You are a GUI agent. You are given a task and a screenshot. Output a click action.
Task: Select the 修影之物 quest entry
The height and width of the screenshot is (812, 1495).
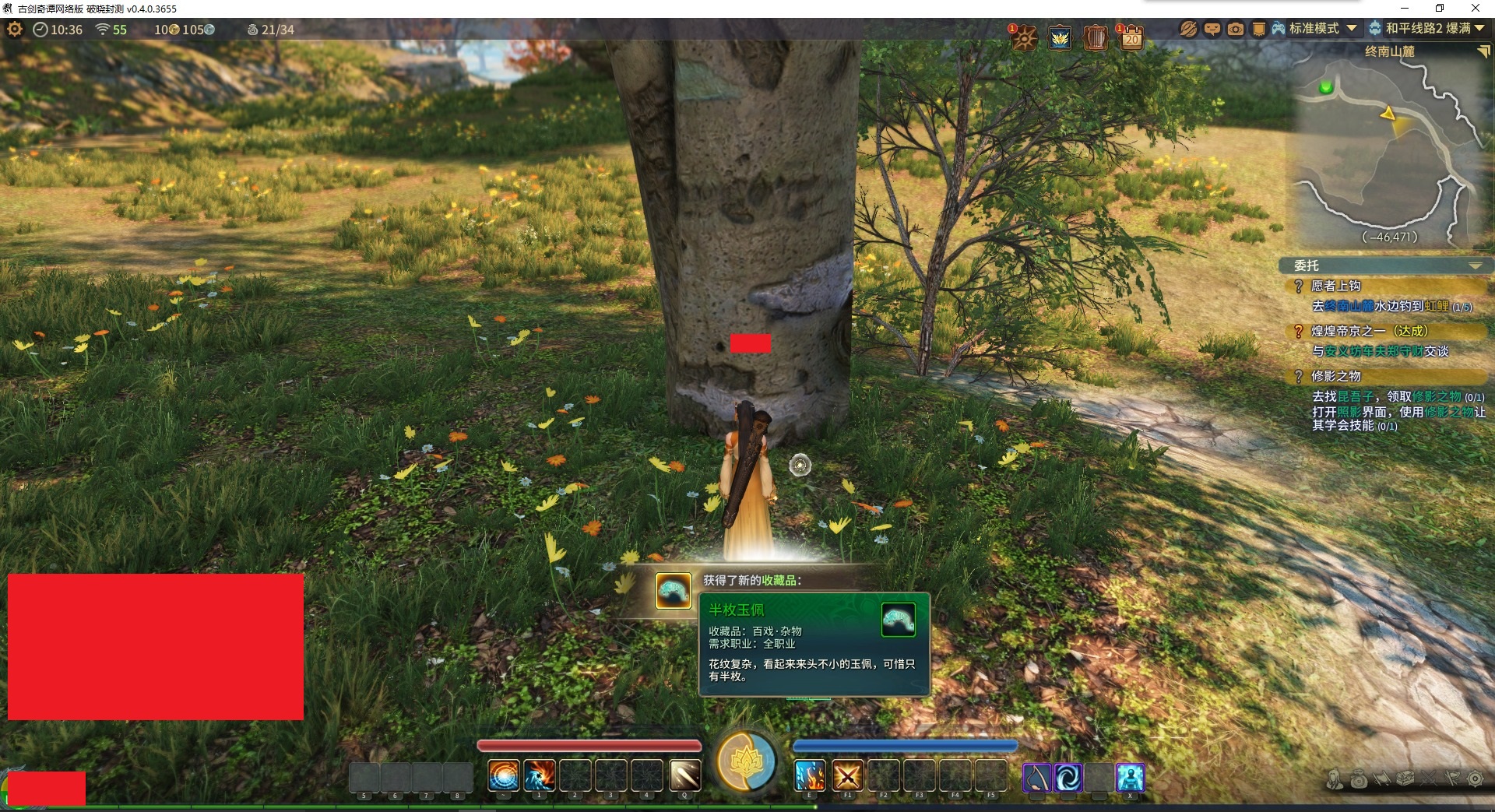click(x=1335, y=376)
